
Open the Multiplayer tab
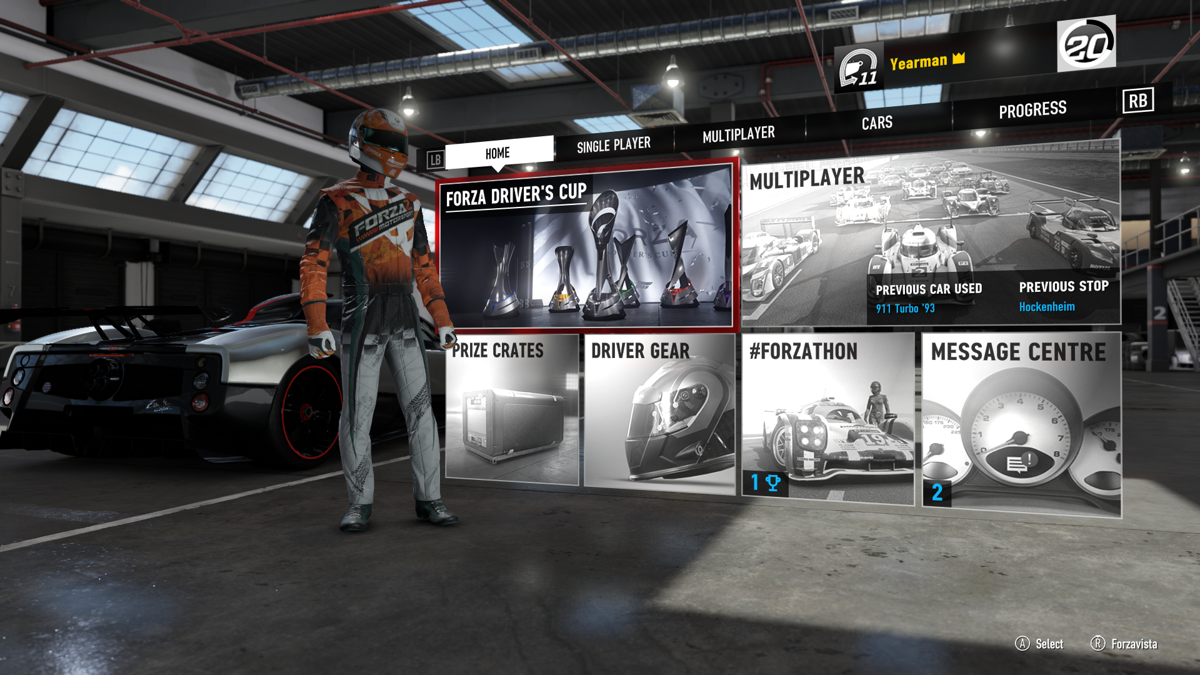[x=738, y=134]
